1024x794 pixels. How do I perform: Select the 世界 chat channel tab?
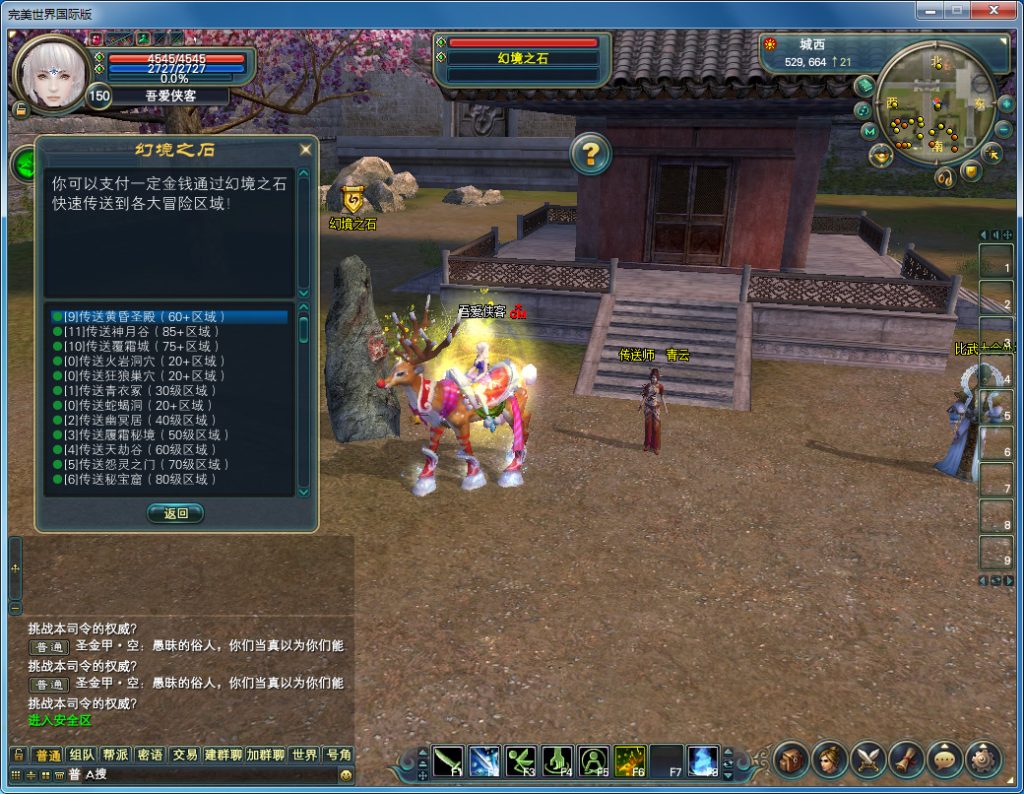304,755
